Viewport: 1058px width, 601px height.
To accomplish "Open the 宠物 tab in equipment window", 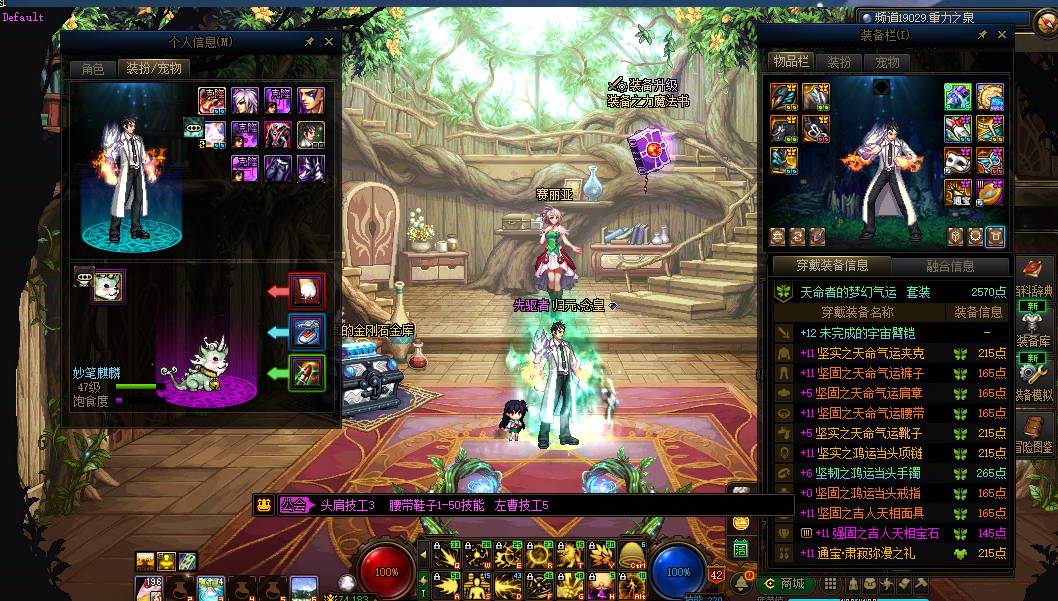I will 887,62.
